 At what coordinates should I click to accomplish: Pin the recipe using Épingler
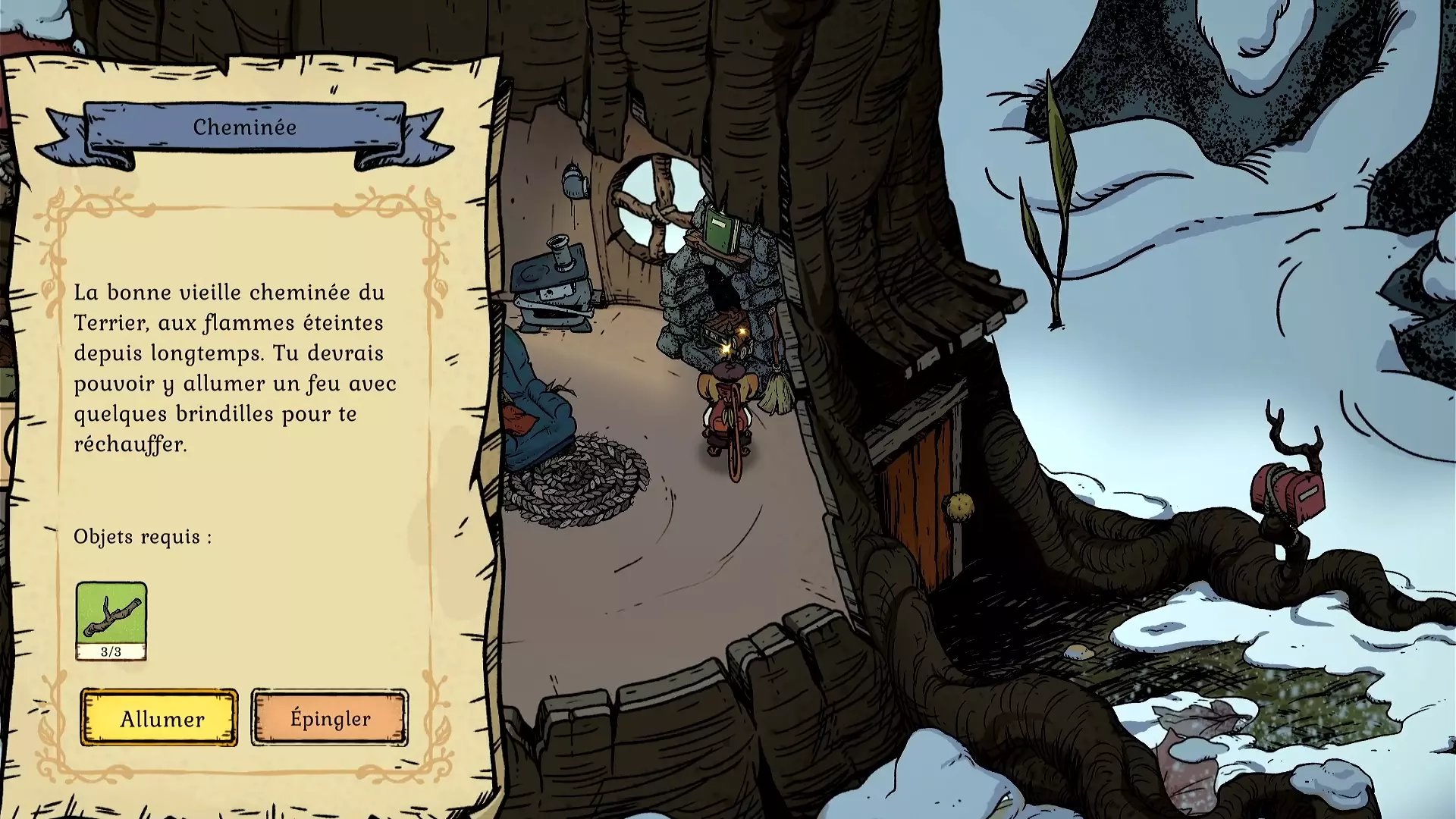pyautogui.click(x=330, y=718)
